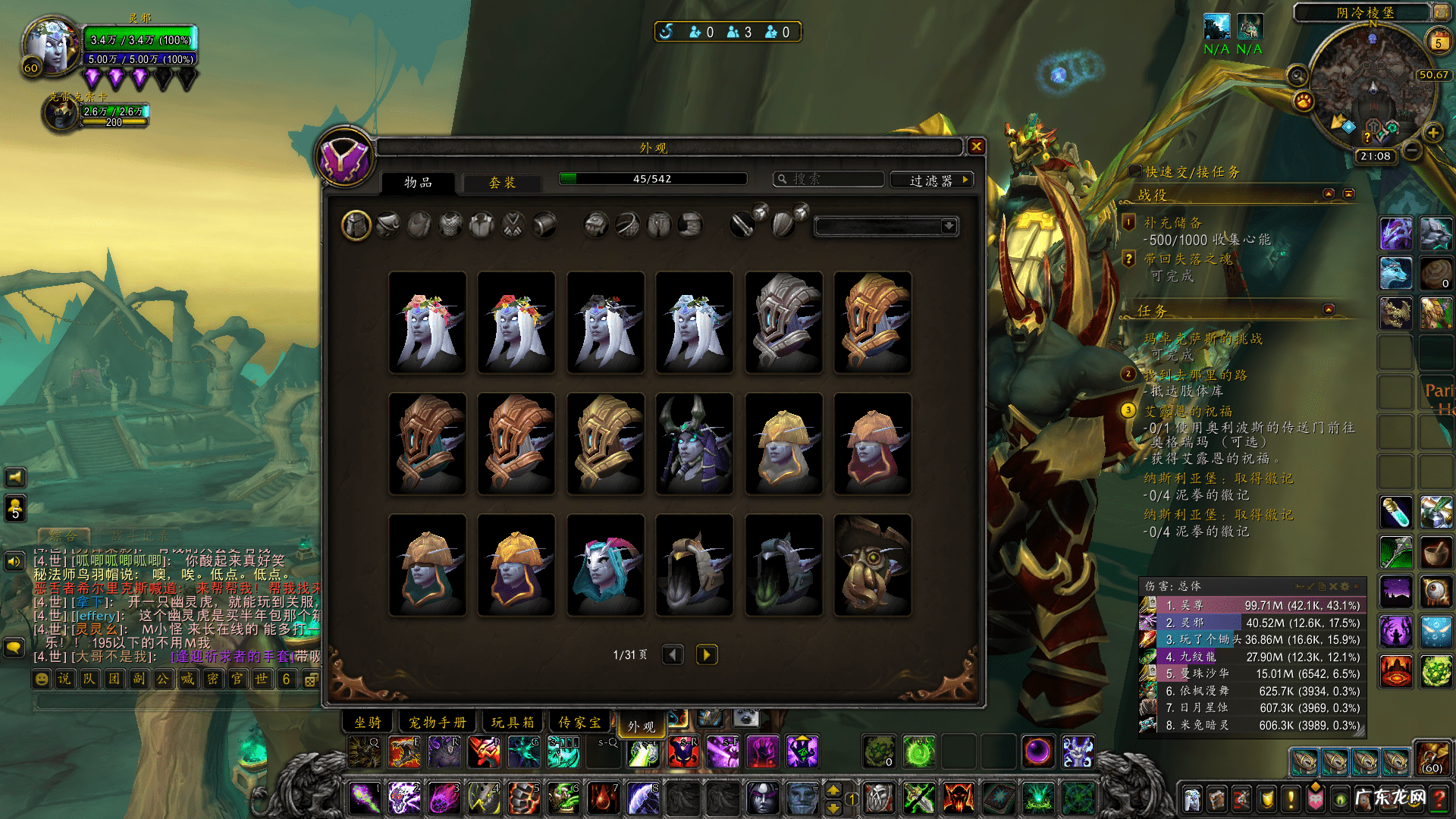Go to the previous appearance page
The width and height of the screenshot is (1456, 819).
pos(673,654)
